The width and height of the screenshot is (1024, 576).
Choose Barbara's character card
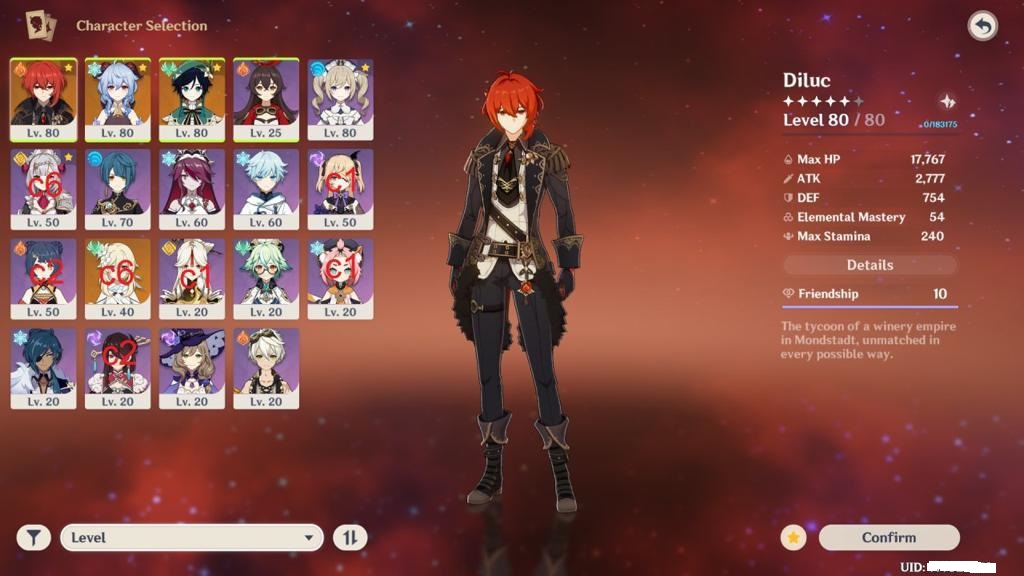pyautogui.click(x=340, y=98)
